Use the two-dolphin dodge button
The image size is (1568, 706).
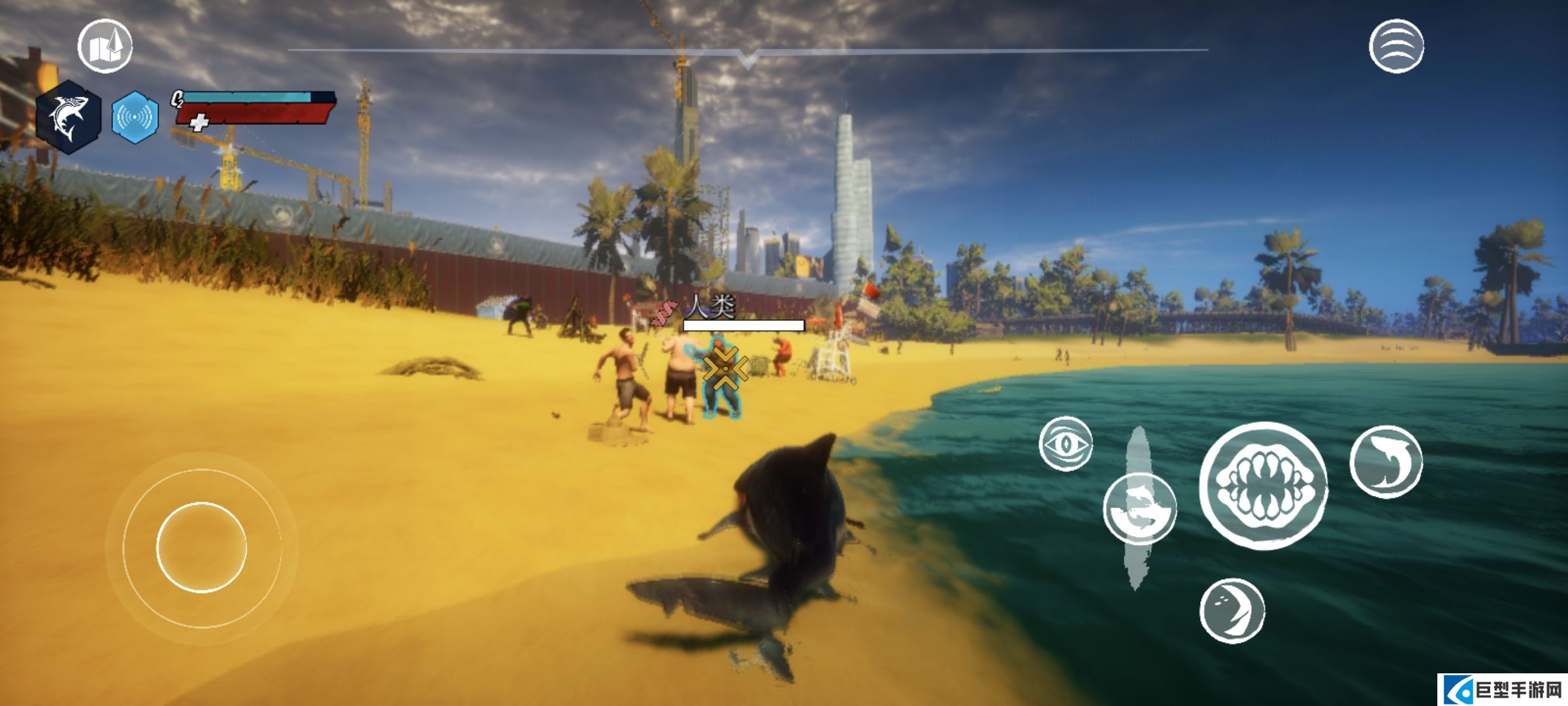point(1139,509)
